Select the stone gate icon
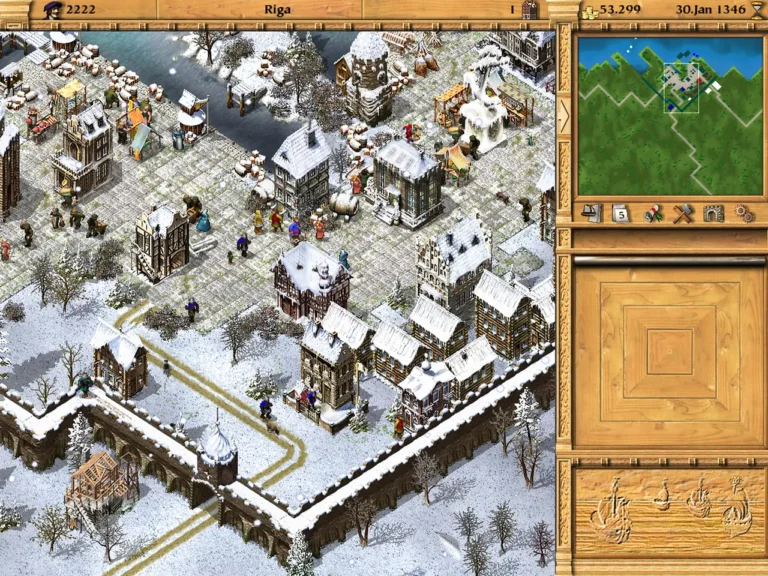This screenshot has height=576, width=768. click(x=713, y=213)
